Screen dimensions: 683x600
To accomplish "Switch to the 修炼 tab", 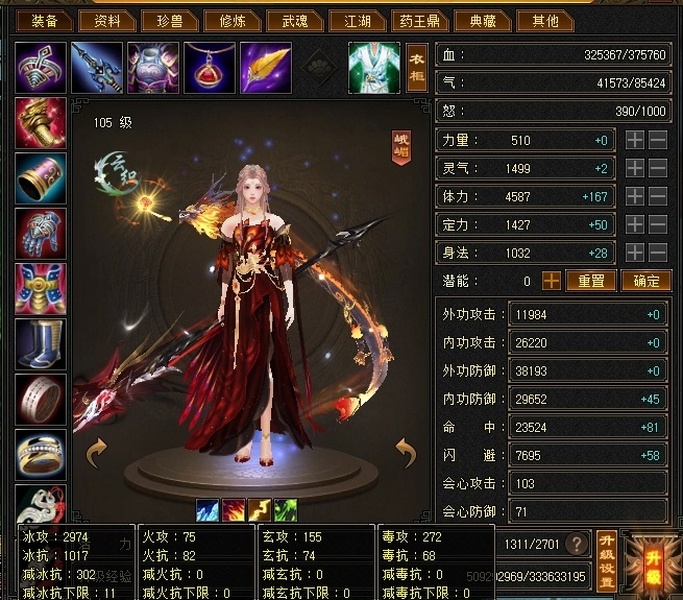I will (x=231, y=20).
